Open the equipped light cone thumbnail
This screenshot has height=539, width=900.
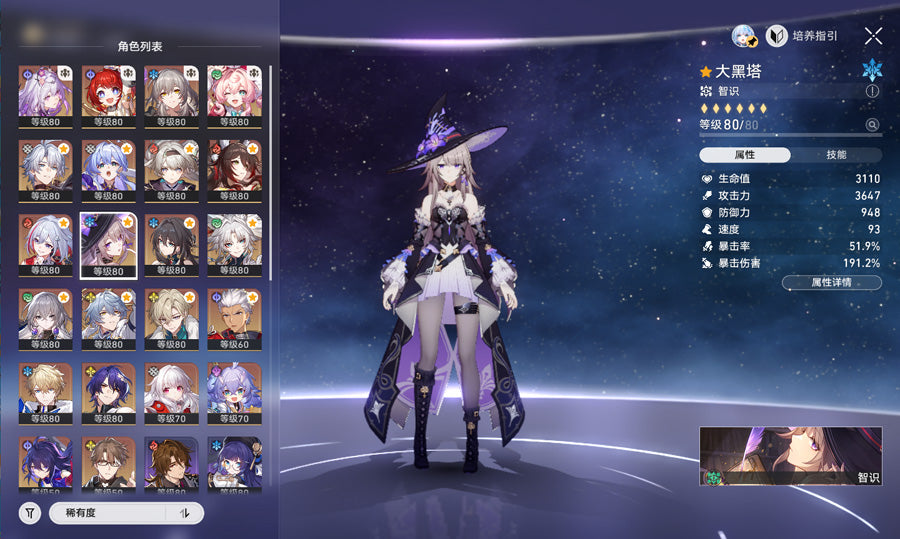(790, 456)
